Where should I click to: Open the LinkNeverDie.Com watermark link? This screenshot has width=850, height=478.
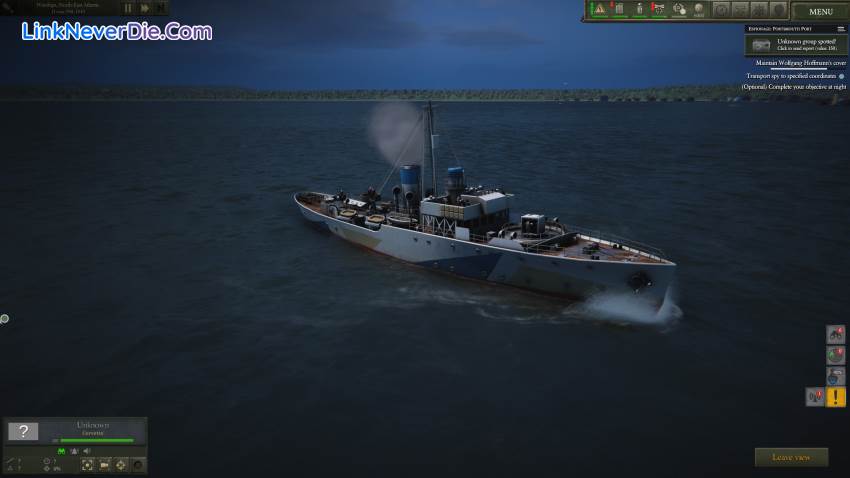point(117,32)
